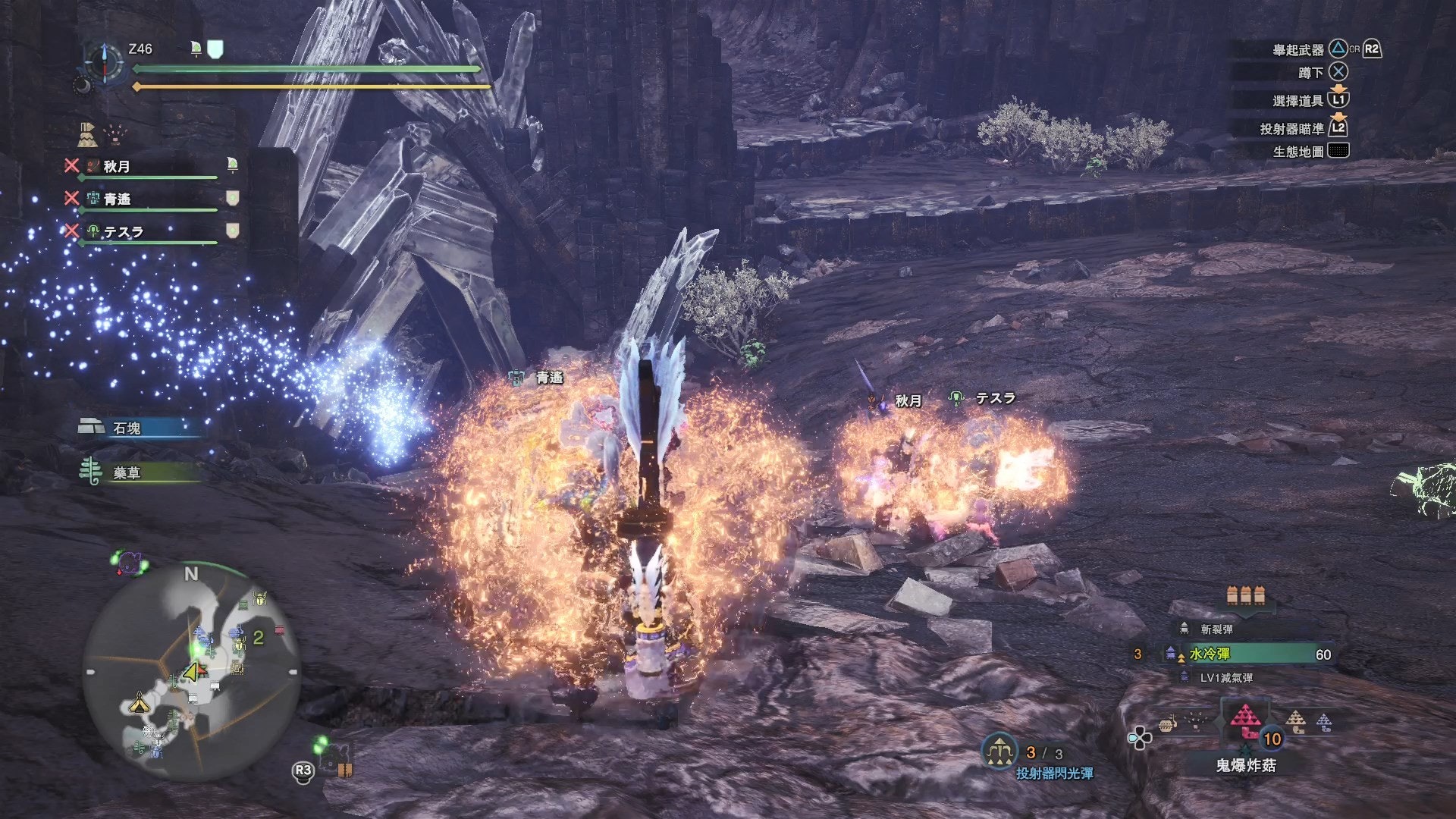Viewport: 1456px width, 819px height.
Task: Pick the 石塊 gathering prompt
Action: (x=127, y=428)
